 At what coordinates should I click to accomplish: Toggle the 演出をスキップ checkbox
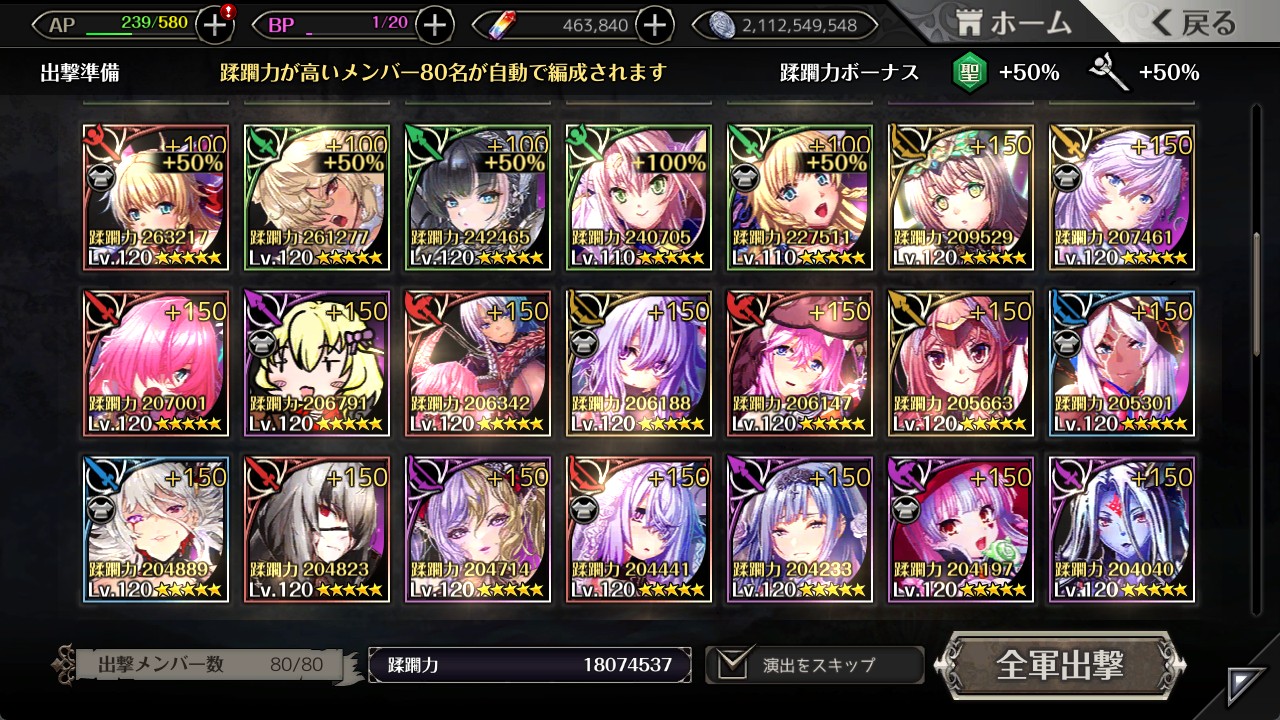click(x=734, y=665)
